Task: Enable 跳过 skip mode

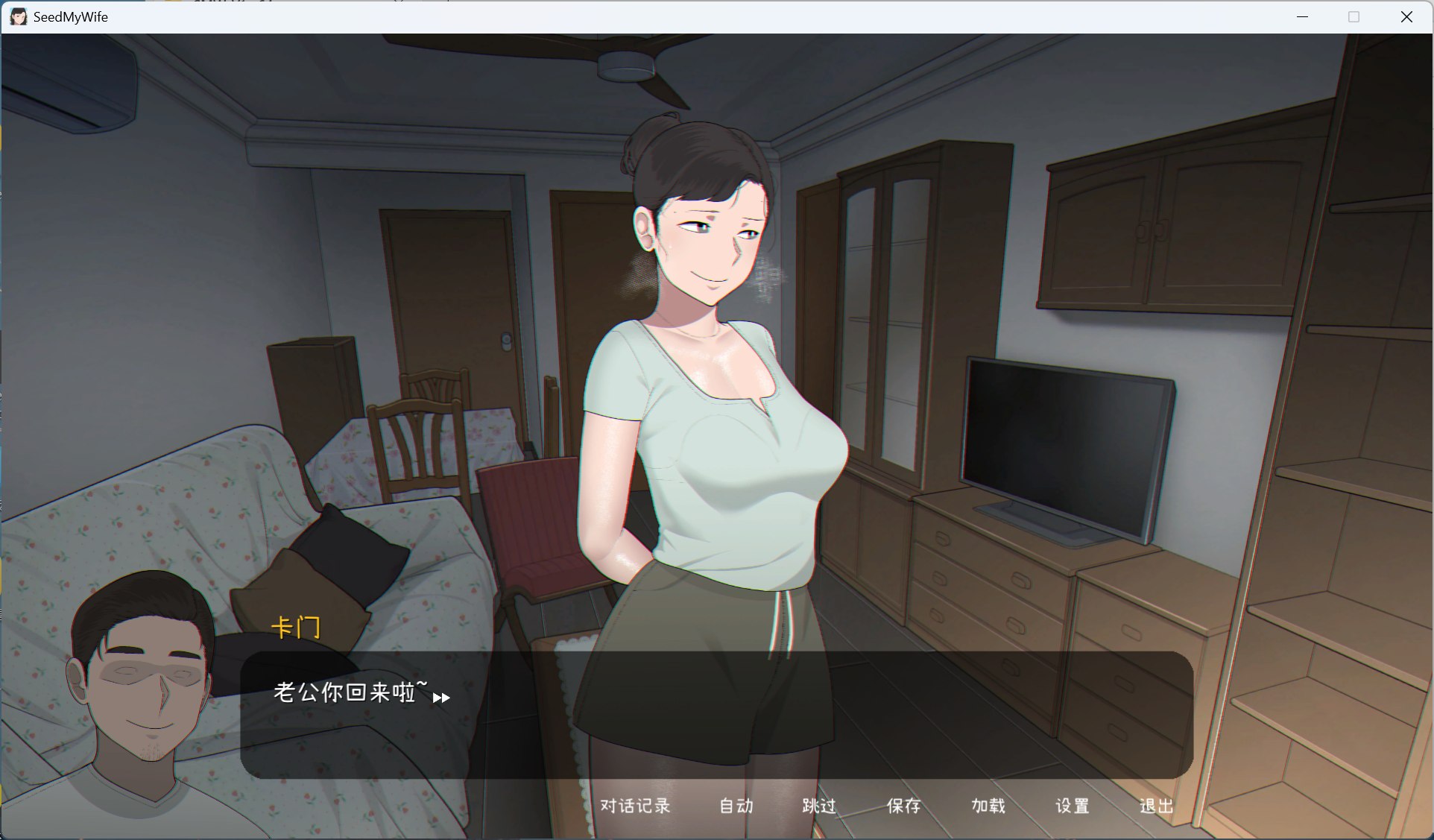Action: (818, 806)
